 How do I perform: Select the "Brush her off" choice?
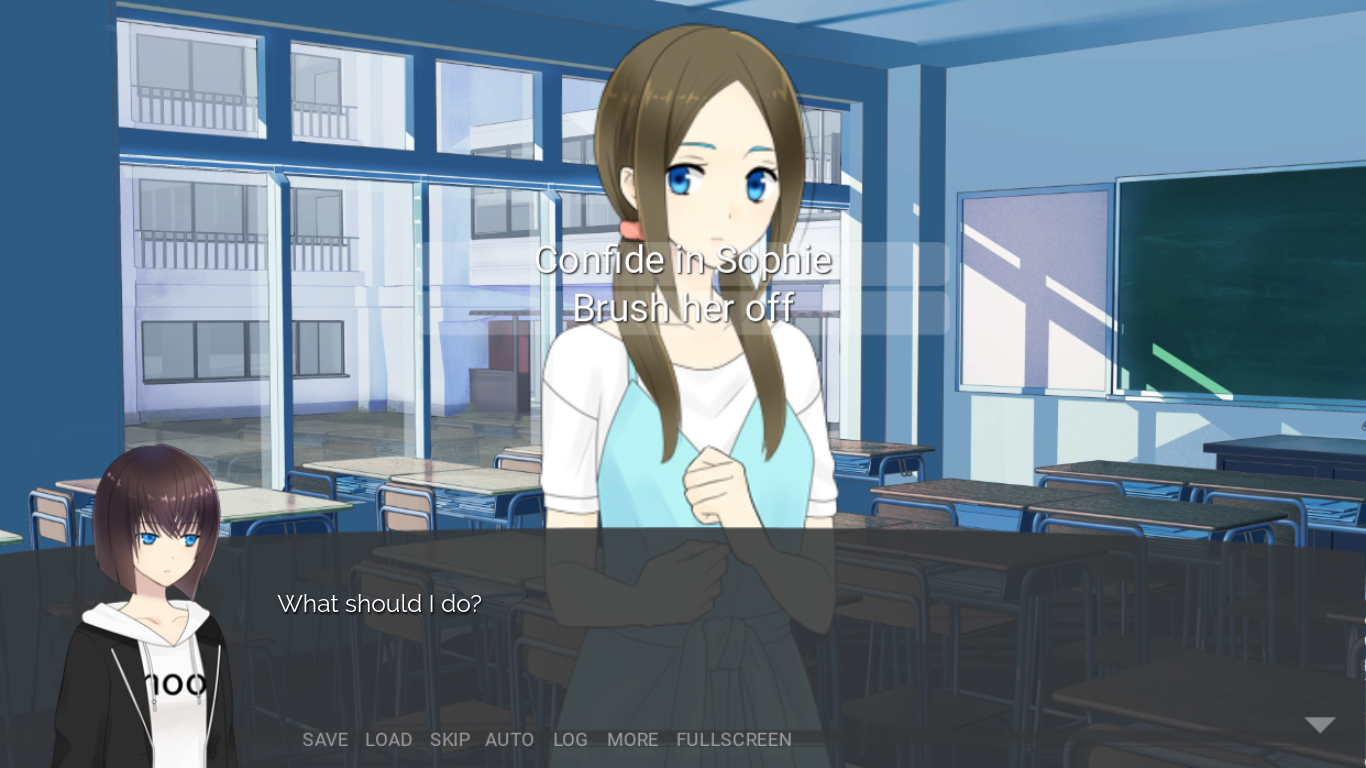(x=683, y=309)
